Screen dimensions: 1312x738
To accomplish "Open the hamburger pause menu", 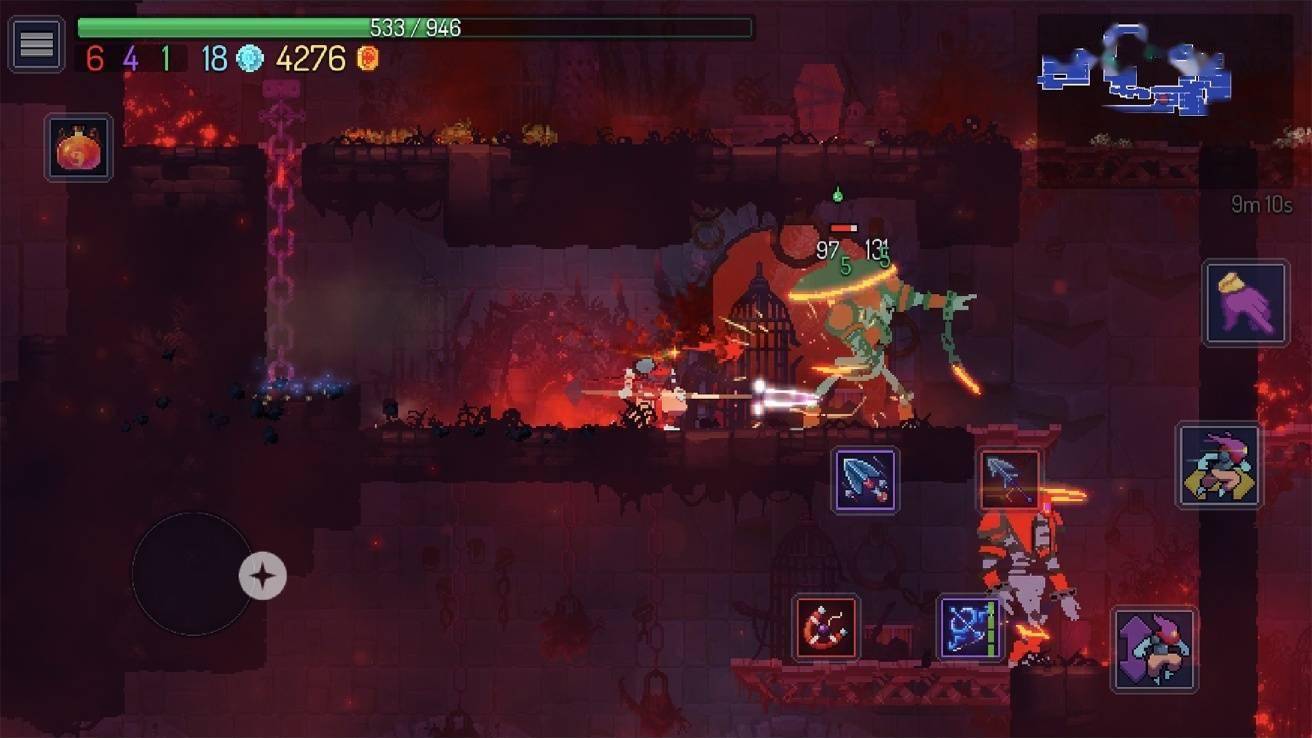I will (36, 44).
